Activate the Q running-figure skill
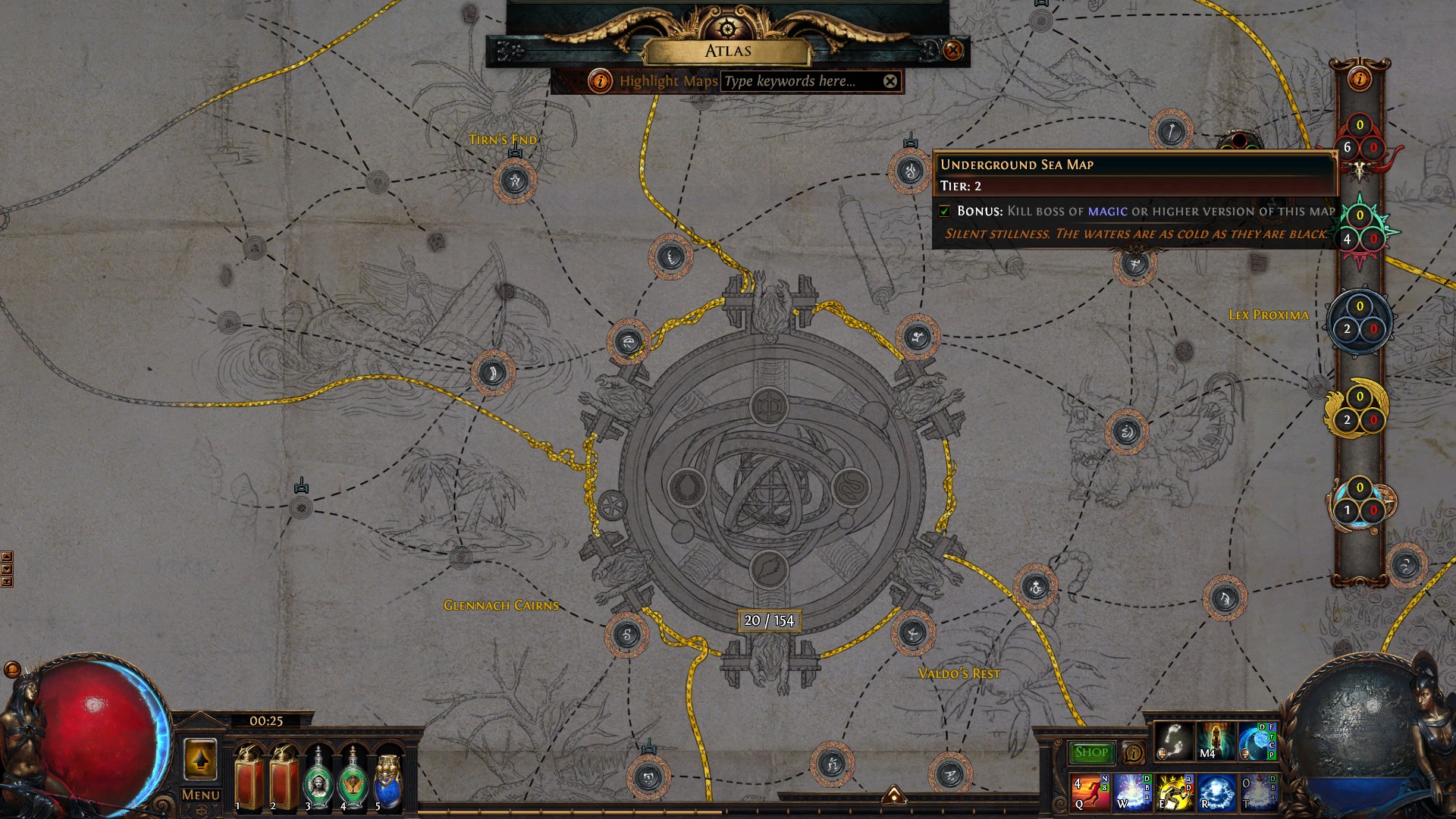Screen dimensions: 1456x819 point(1090,792)
